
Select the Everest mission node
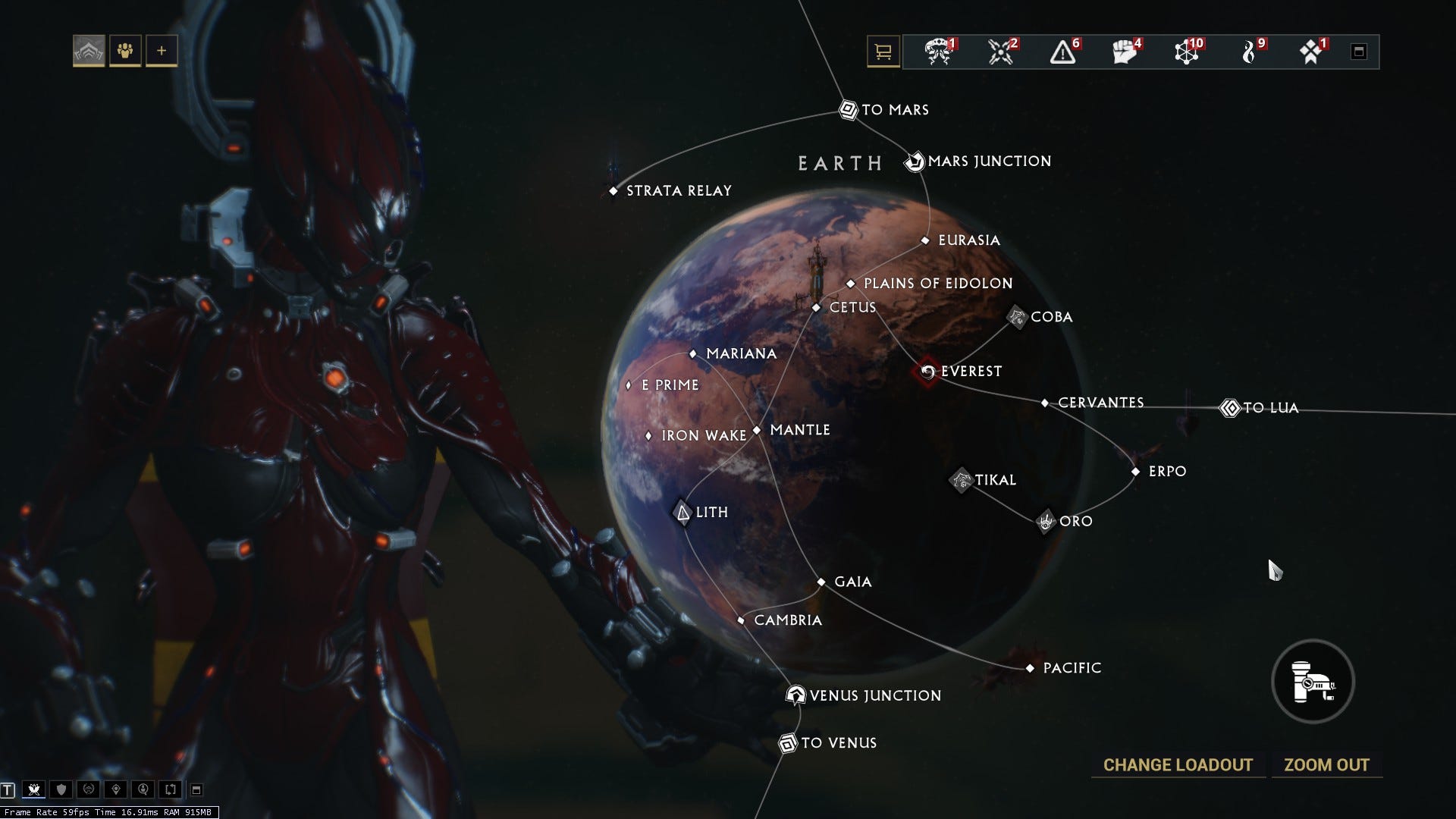pyautogui.click(x=927, y=372)
